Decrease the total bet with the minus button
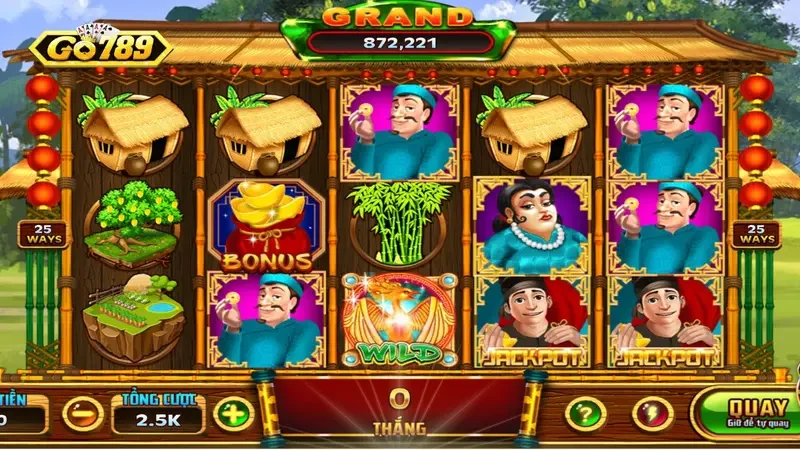The width and height of the screenshot is (800, 450). pyautogui.click(x=82, y=413)
